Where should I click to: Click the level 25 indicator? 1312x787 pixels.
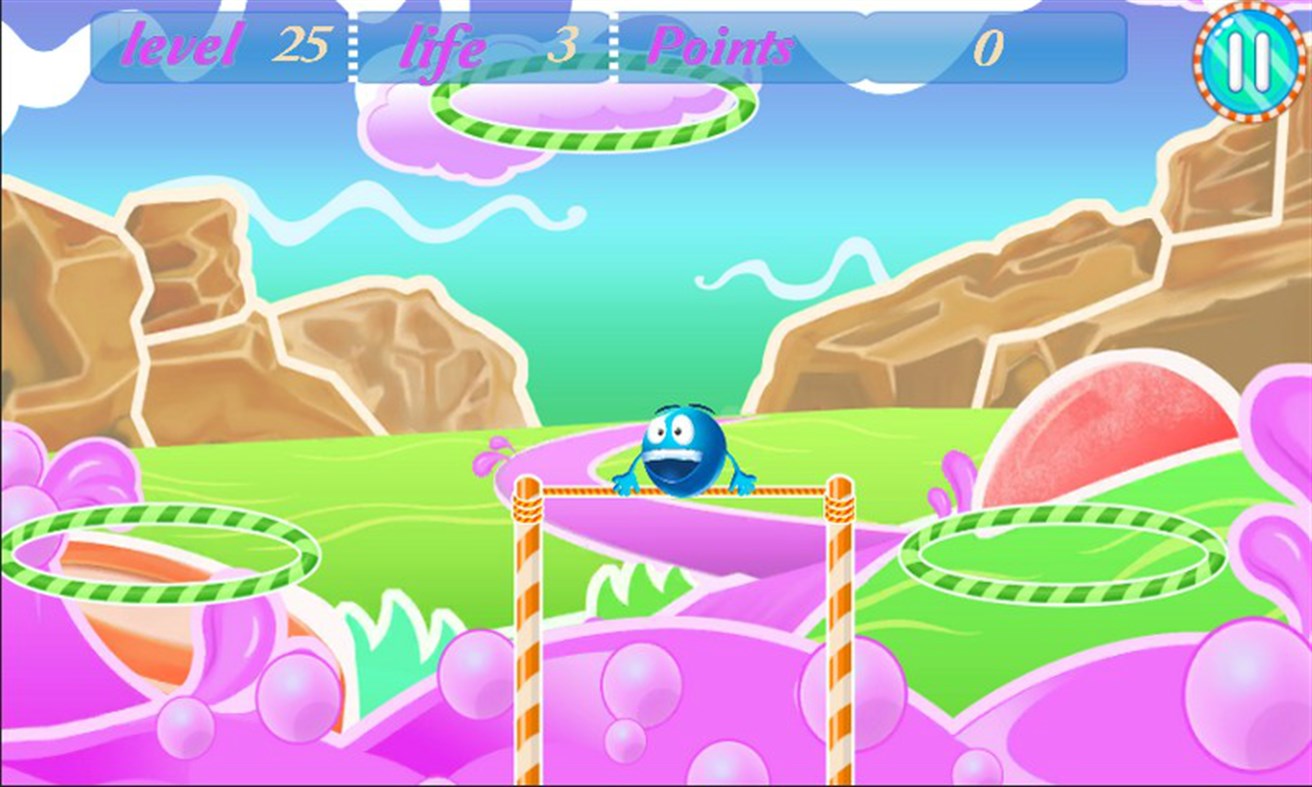[215, 45]
